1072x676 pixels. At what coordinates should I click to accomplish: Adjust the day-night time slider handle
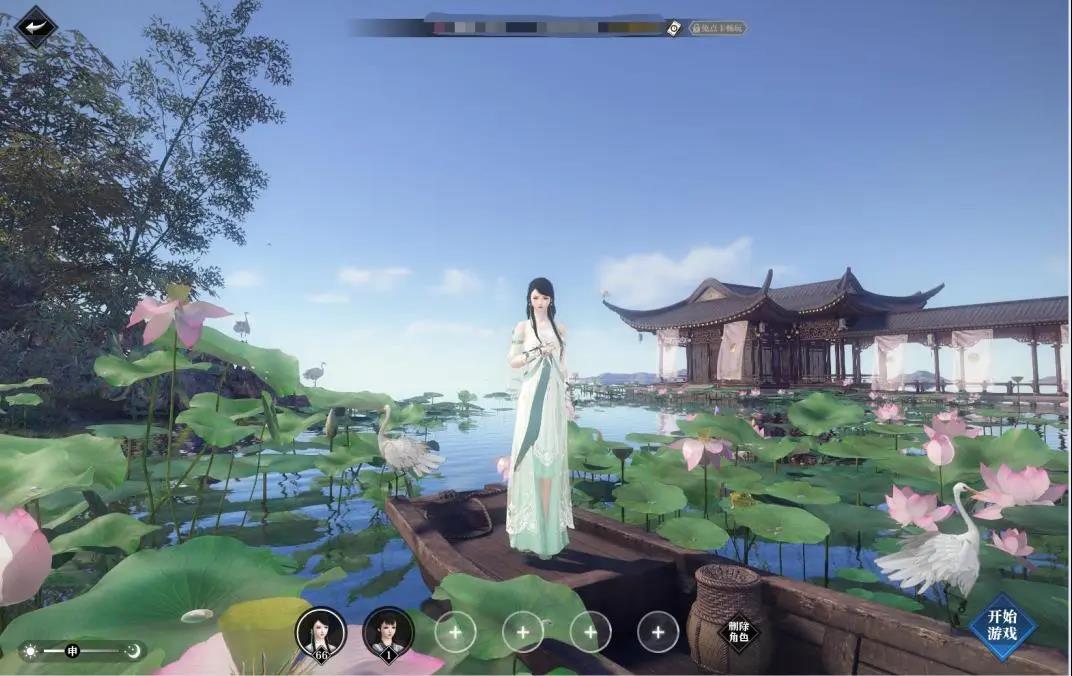pyautogui.click(x=72, y=651)
